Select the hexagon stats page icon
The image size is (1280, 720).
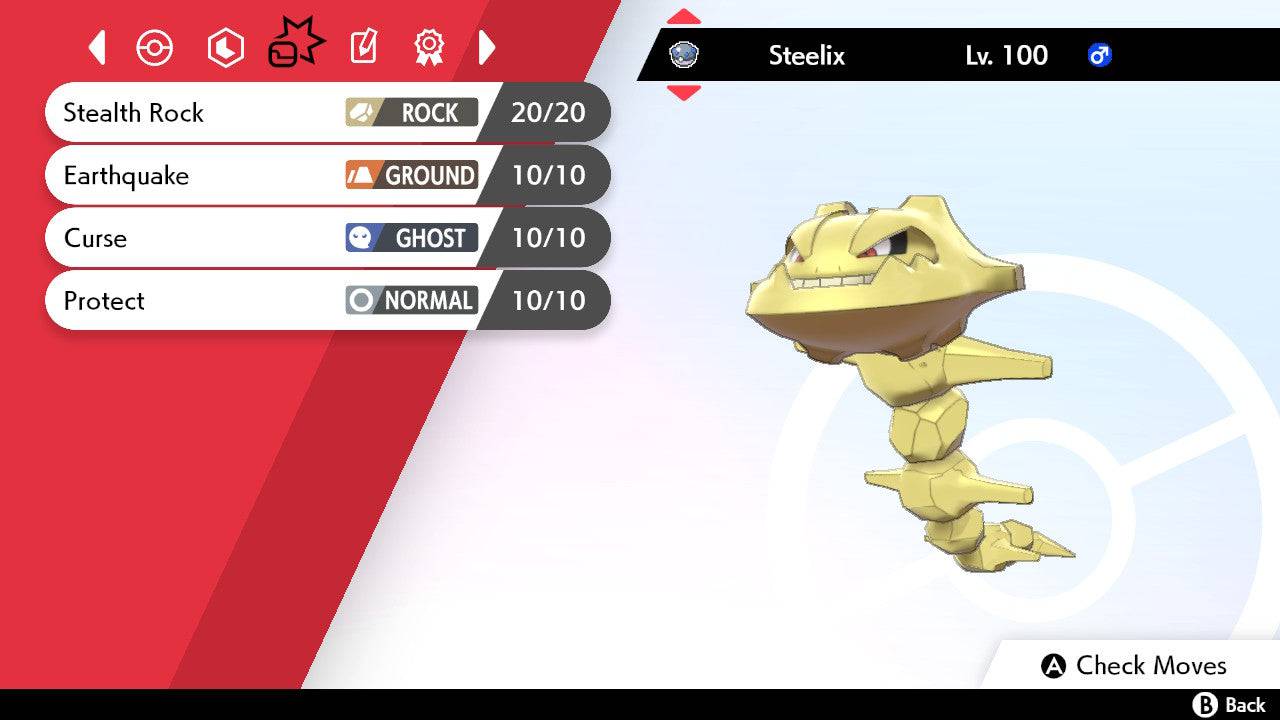click(x=224, y=47)
